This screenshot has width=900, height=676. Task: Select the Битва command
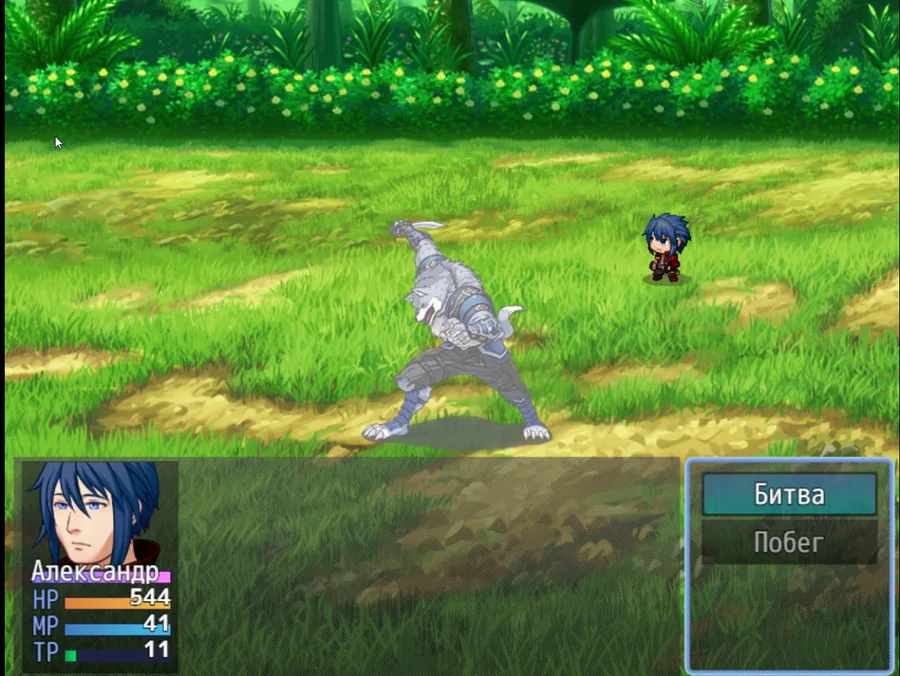(789, 495)
